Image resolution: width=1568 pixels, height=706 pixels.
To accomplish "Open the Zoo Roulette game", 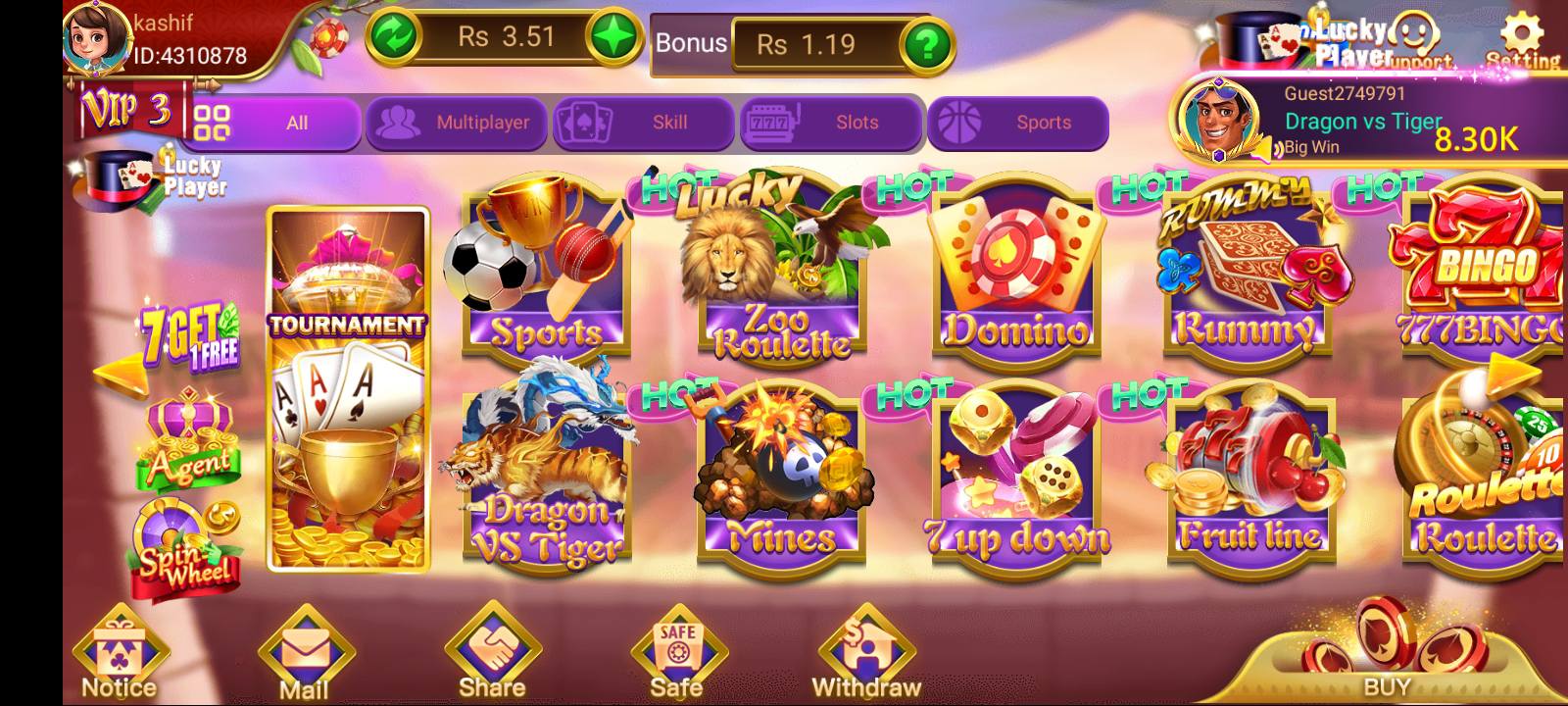I will (x=781, y=275).
